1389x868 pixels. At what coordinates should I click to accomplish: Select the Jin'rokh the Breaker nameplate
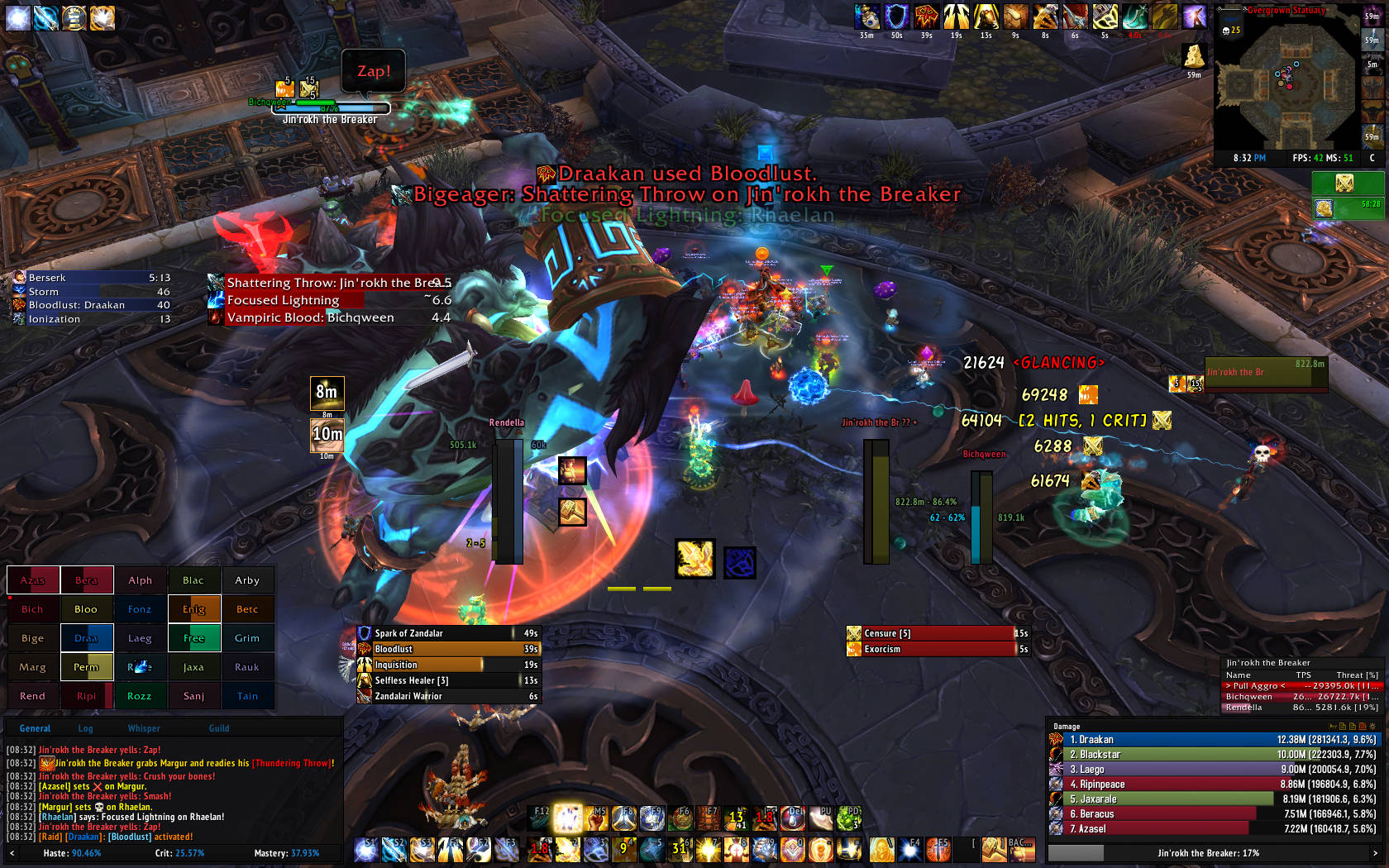[x=331, y=109]
